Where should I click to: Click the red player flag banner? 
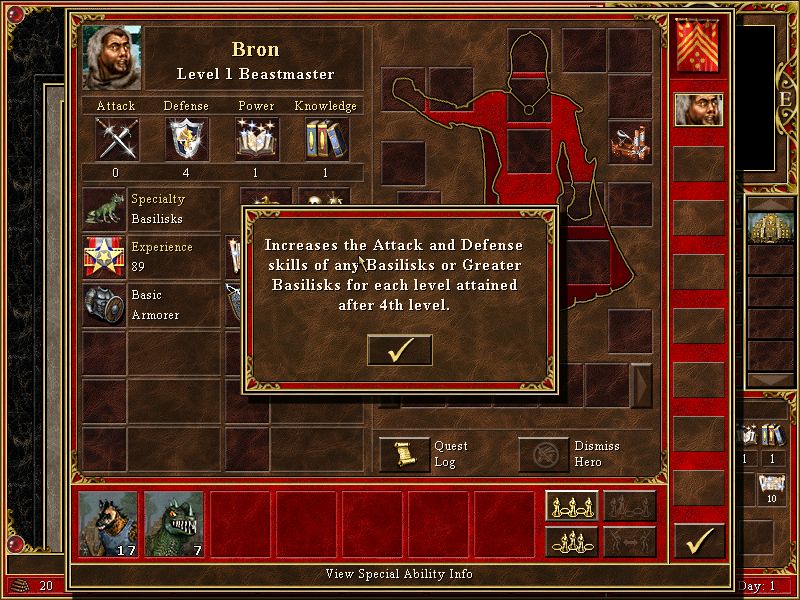(698, 46)
